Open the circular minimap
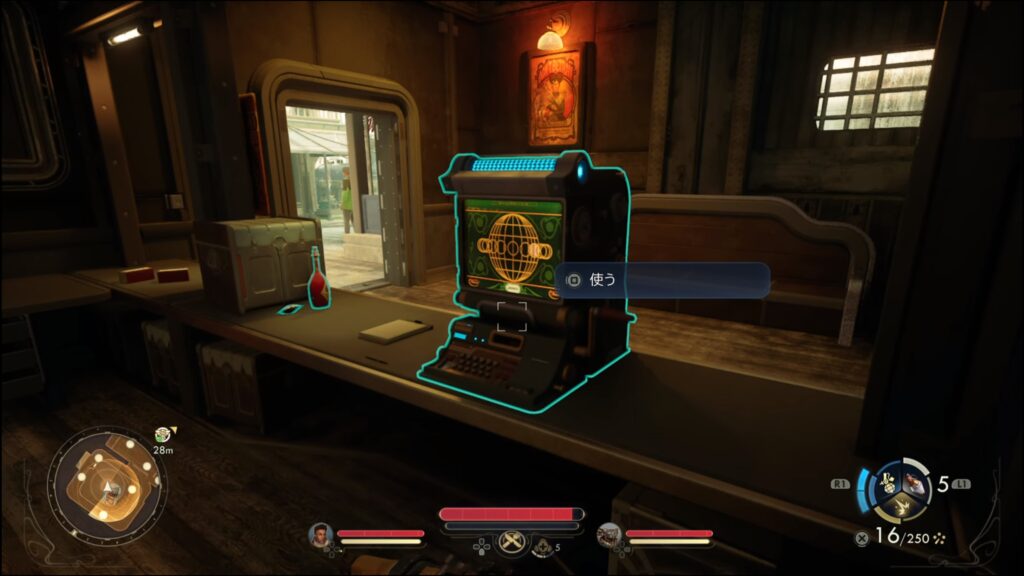The height and width of the screenshot is (576, 1024). pyautogui.click(x=108, y=487)
